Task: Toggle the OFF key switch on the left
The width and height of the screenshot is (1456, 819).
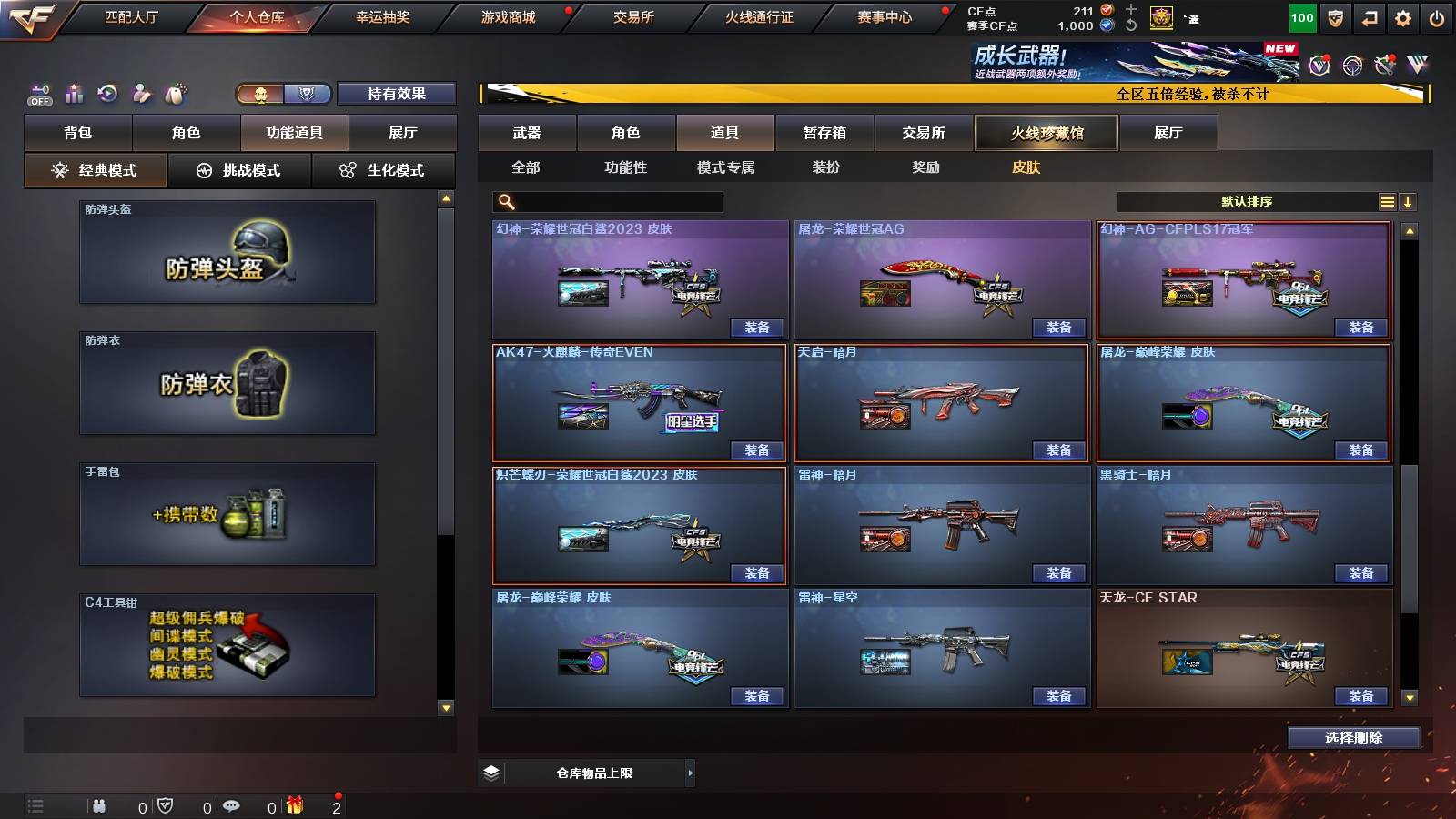Action: coord(38,94)
